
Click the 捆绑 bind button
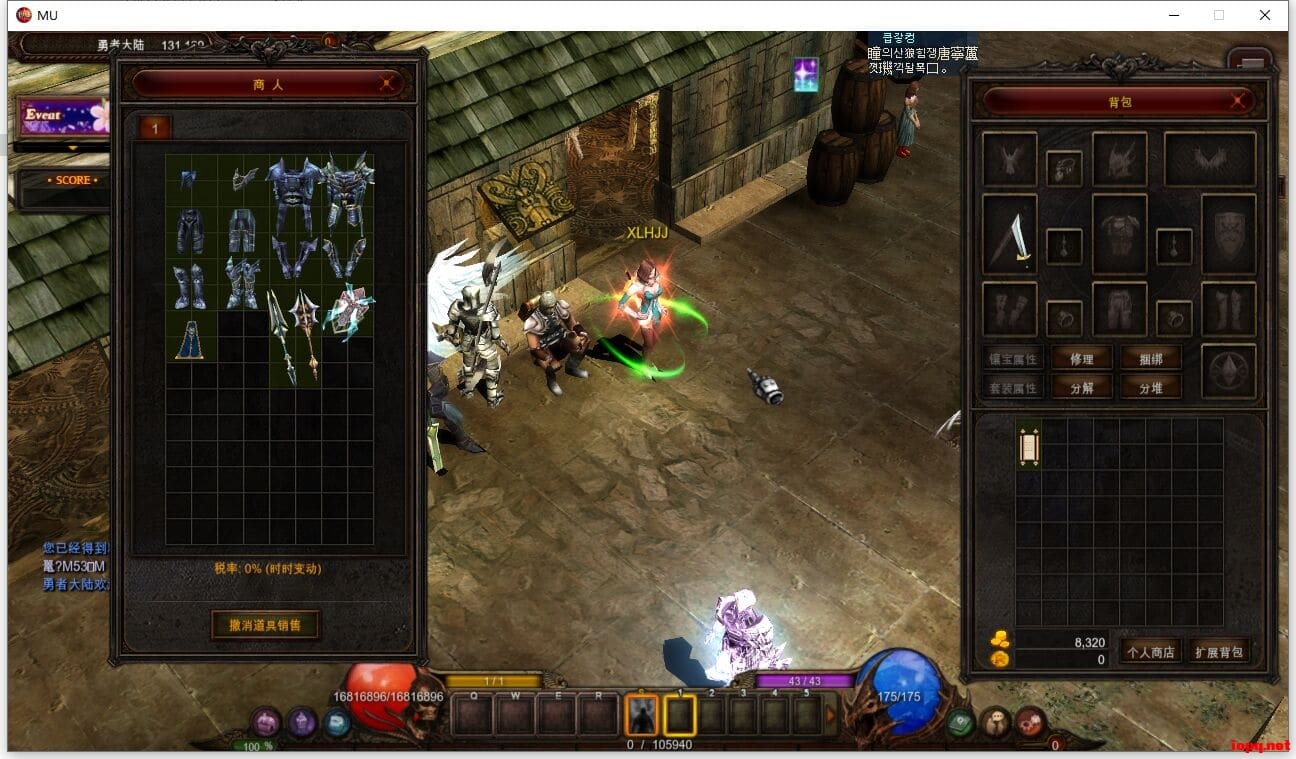(x=1151, y=359)
